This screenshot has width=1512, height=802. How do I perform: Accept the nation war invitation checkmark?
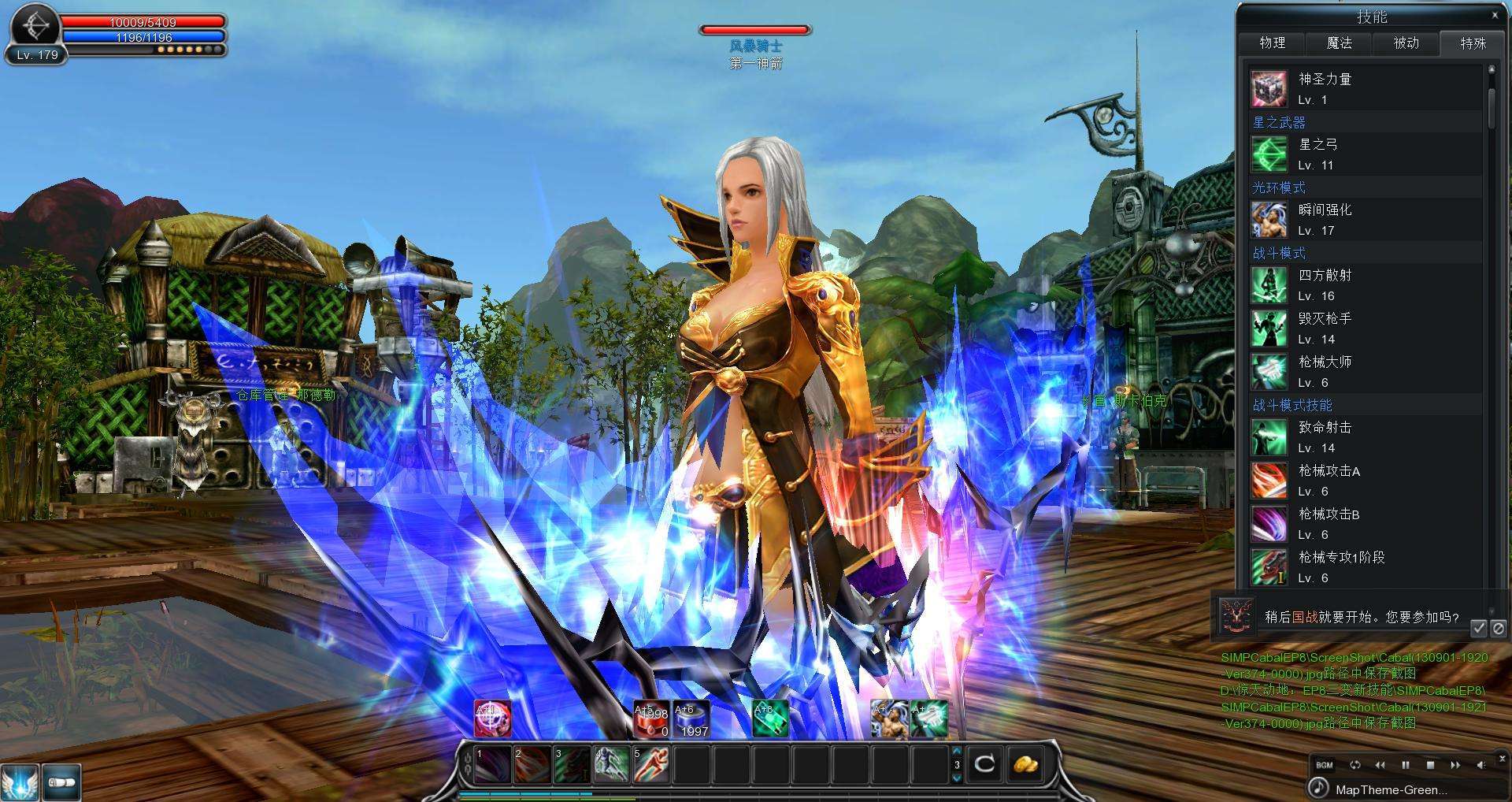tap(1478, 628)
